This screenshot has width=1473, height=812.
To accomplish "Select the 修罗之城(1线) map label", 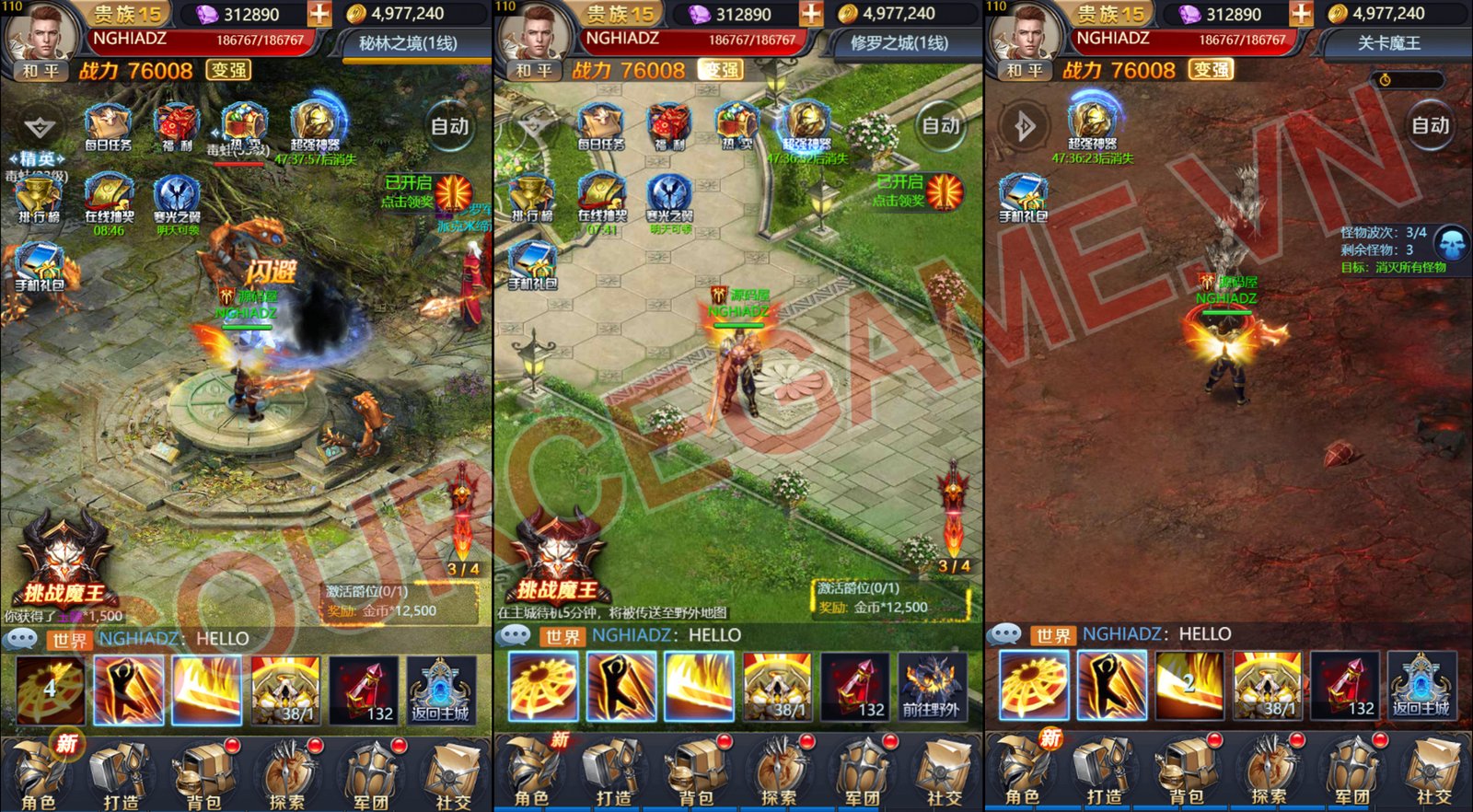I will coord(898,43).
